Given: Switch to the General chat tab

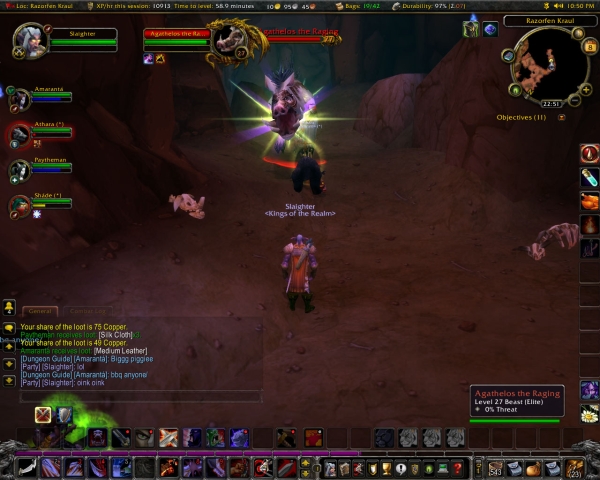Looking at the screenshot, I should [38, 311].
